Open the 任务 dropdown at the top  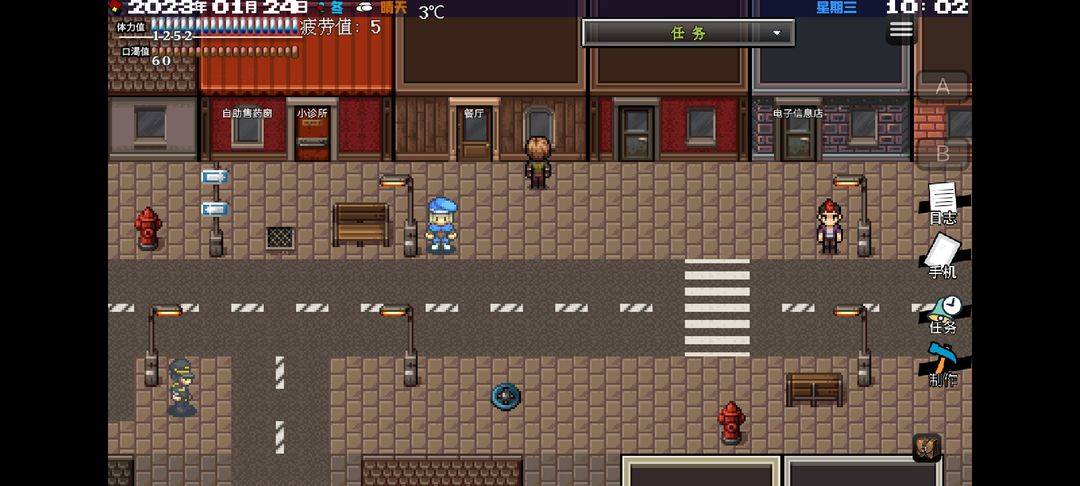688,33
